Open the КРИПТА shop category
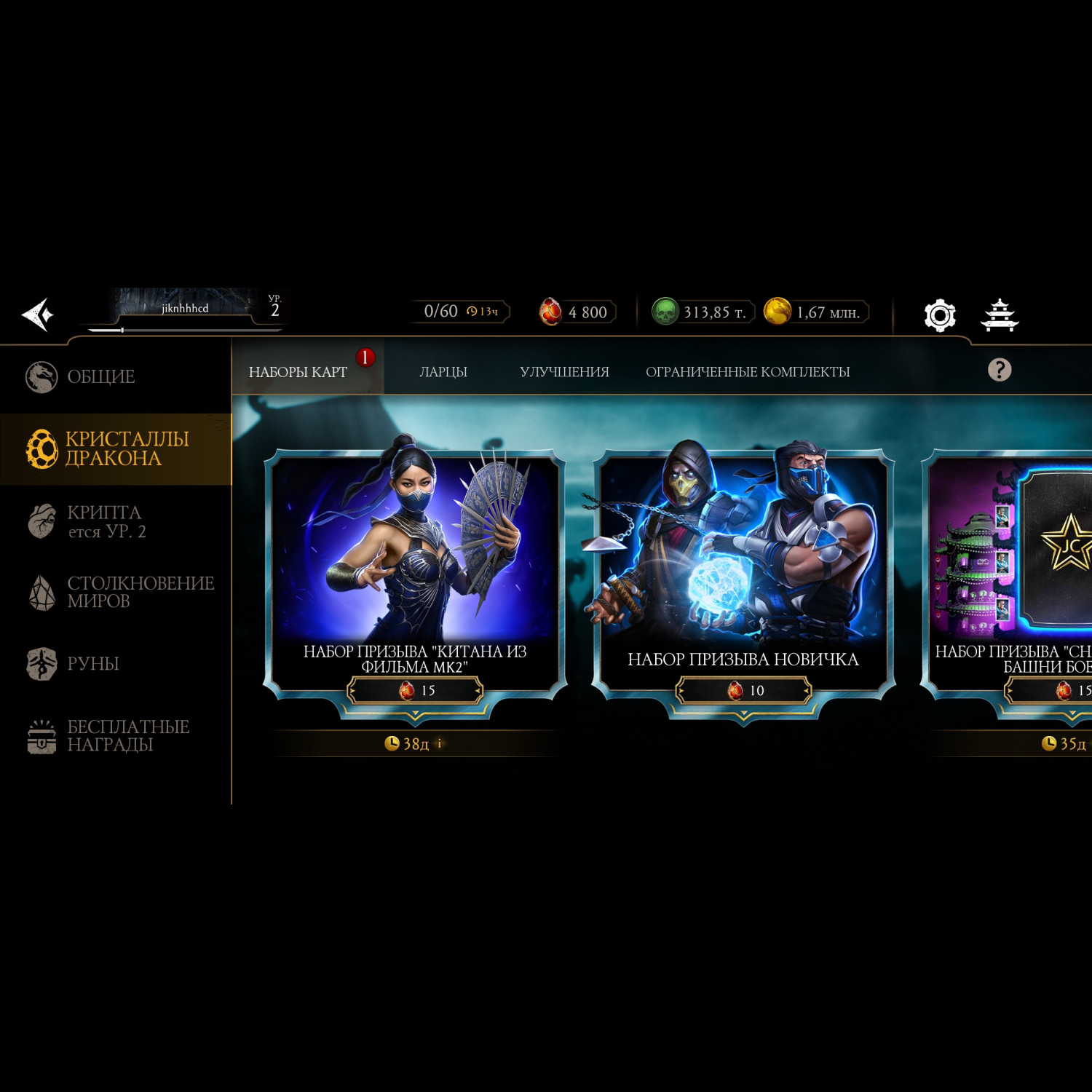The width and height of the screenshot is (1092, 1092). click(x=104, y=521)
